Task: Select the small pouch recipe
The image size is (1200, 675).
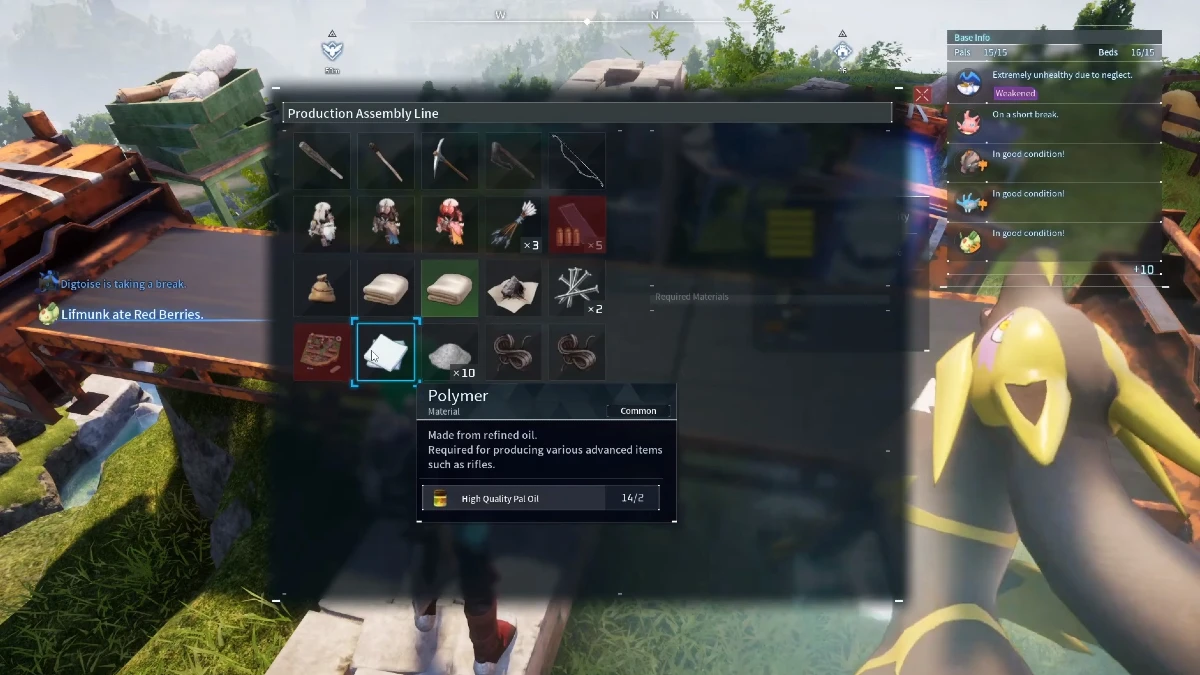Action: pos(322,288)
